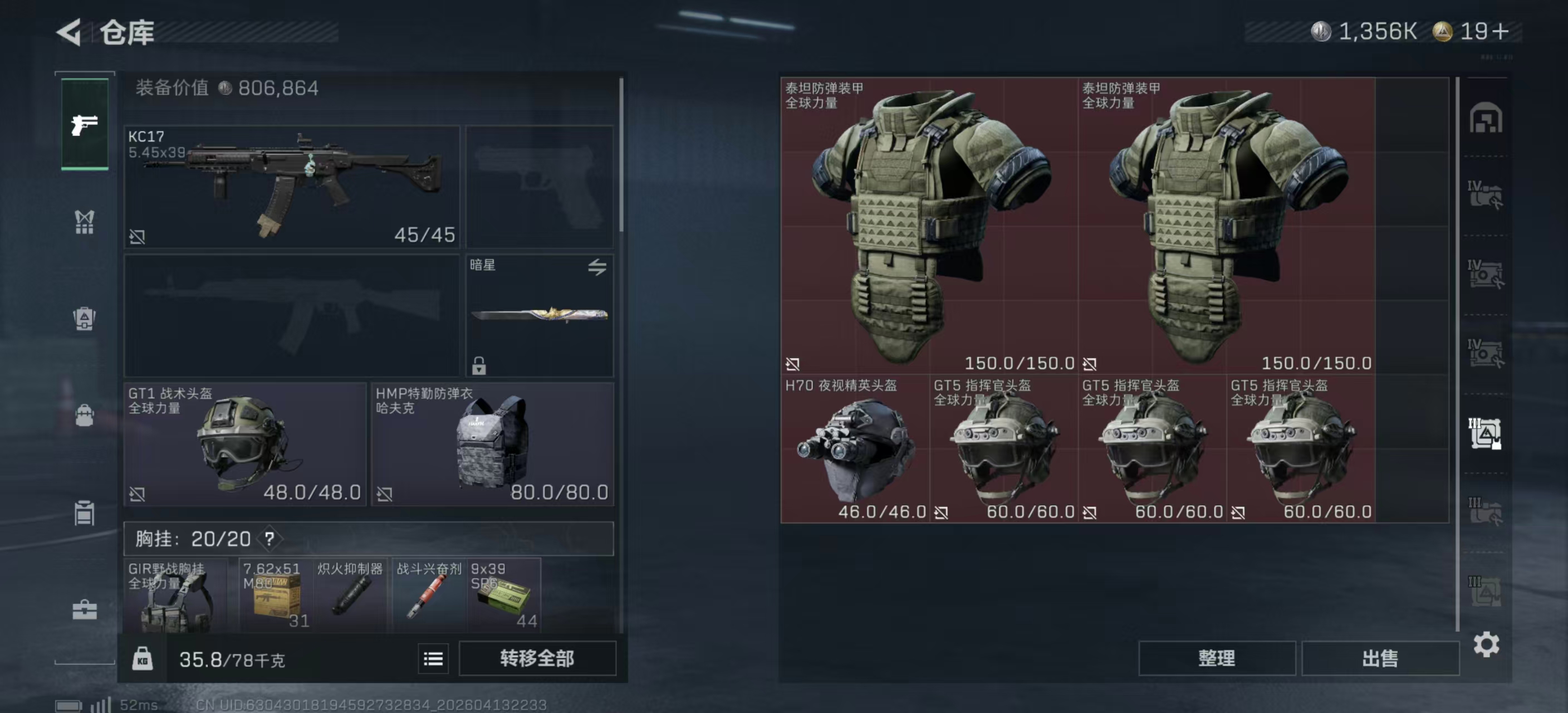Open the add currency plus button
The height and width of the screenshot is (713, 1568).
click(x=1501, y=31)
